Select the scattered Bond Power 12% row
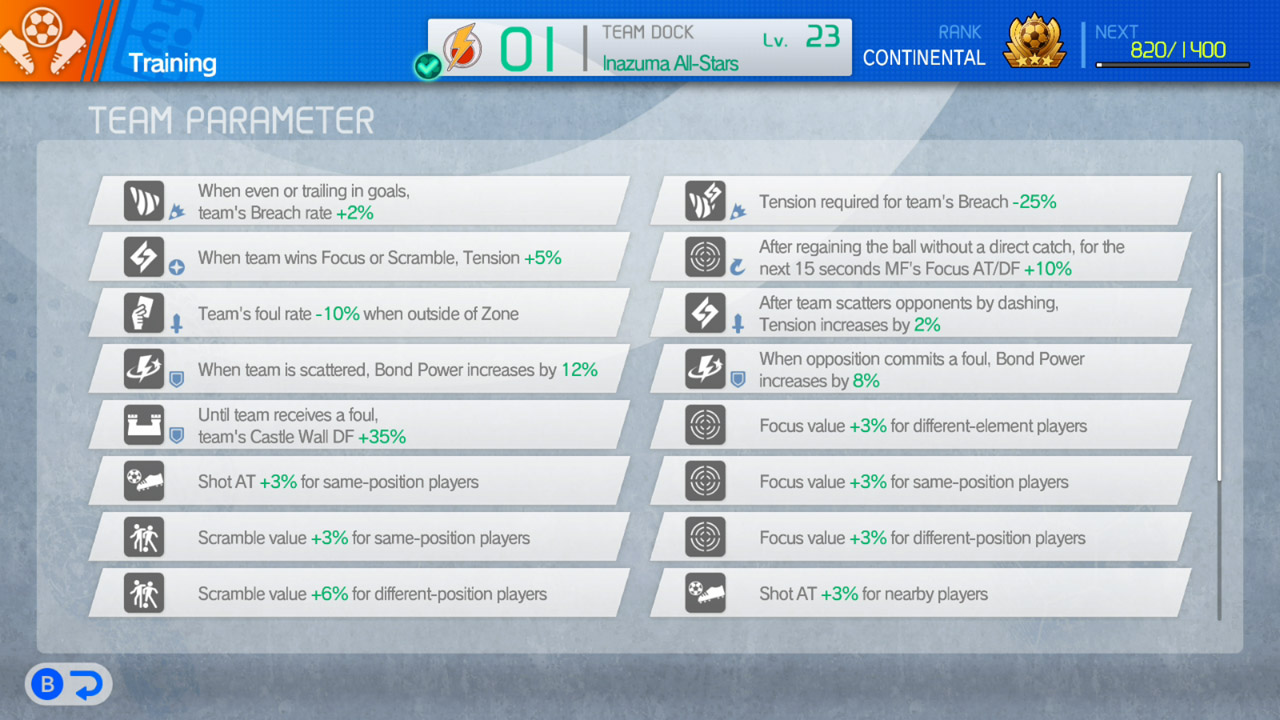Viewport: 1280px width, 720px height. [360, 369]
